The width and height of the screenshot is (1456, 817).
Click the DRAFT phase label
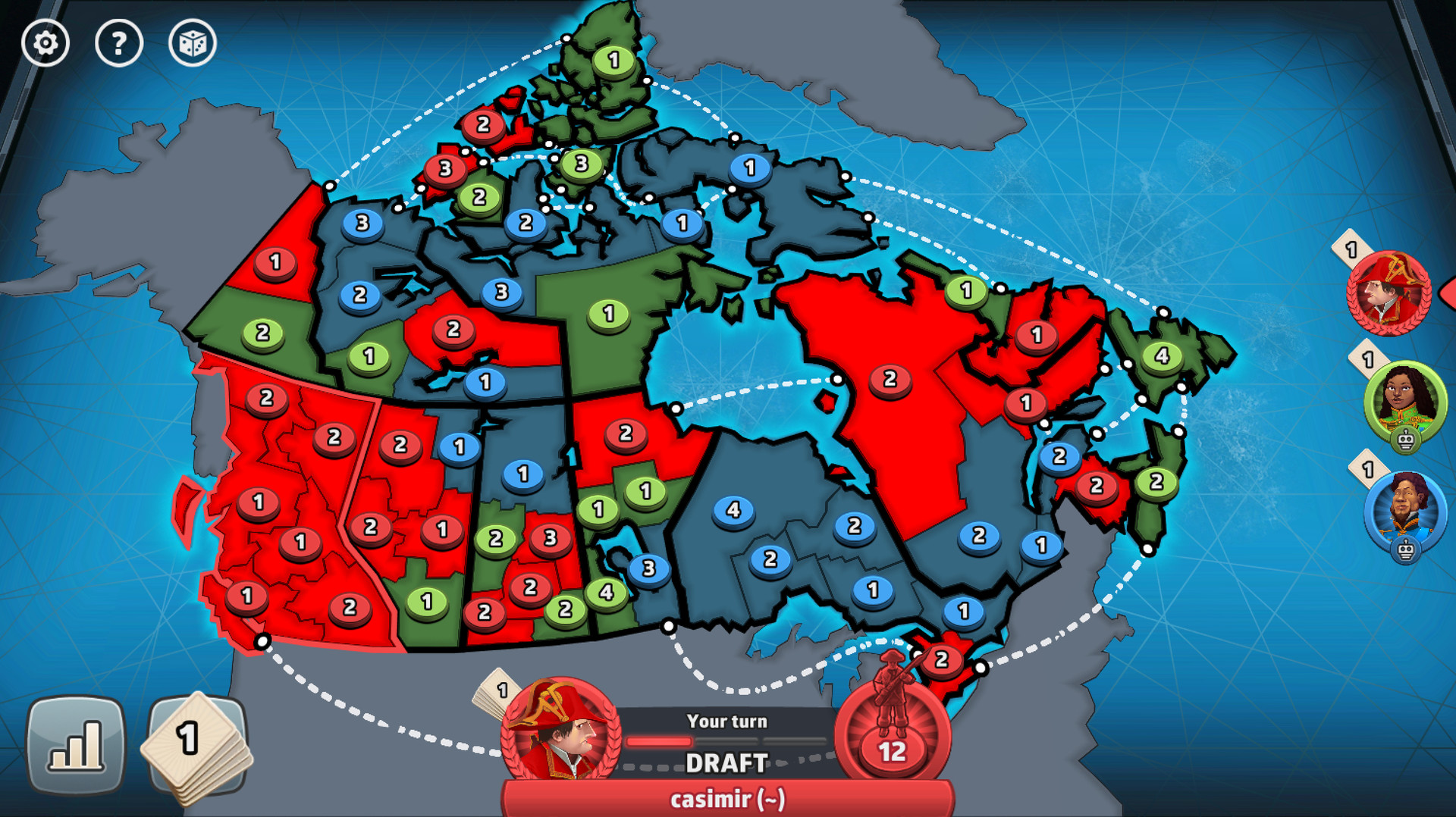(x=726, y=764)
